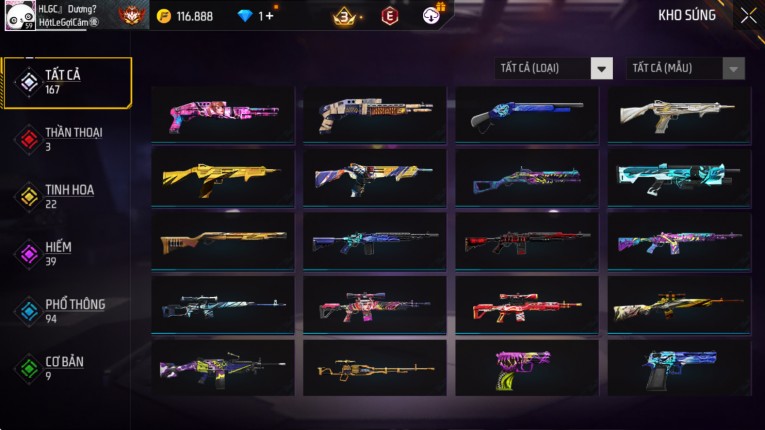Pick the purple pistol with teeth design

tap(527, 367)
